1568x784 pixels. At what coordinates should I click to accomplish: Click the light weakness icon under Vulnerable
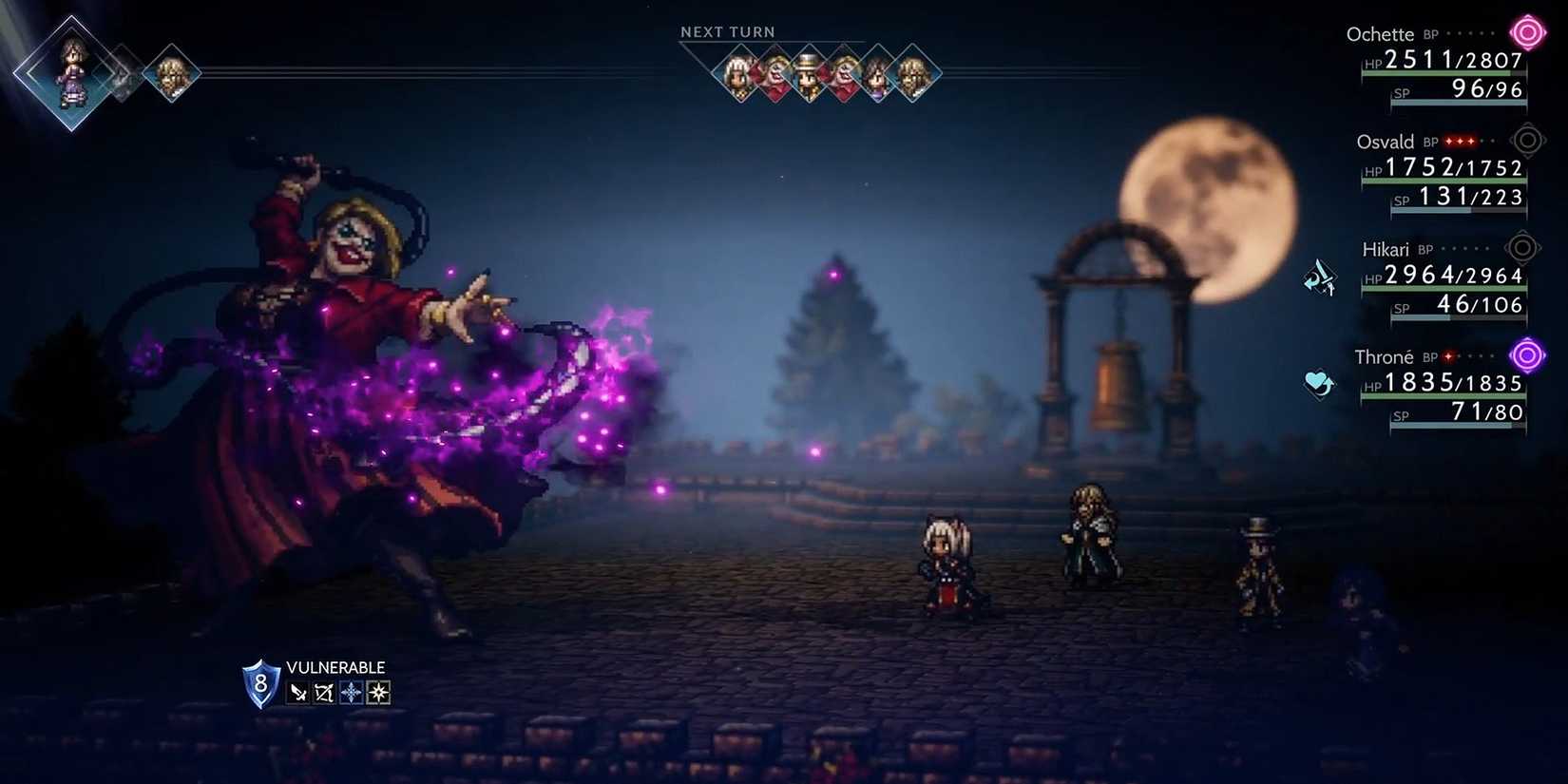pyautogui.click(x=377, y=692)
